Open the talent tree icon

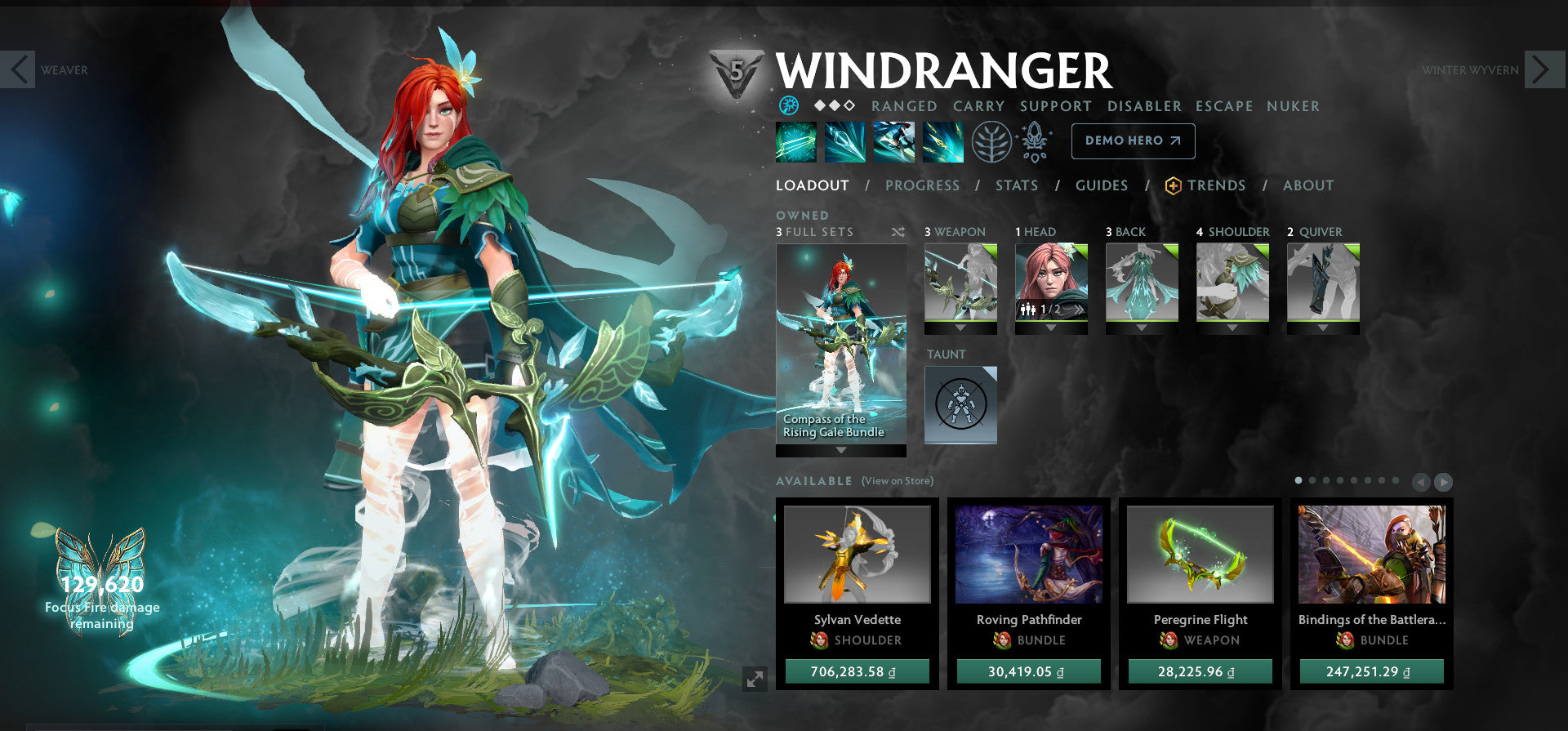[991, 140]
